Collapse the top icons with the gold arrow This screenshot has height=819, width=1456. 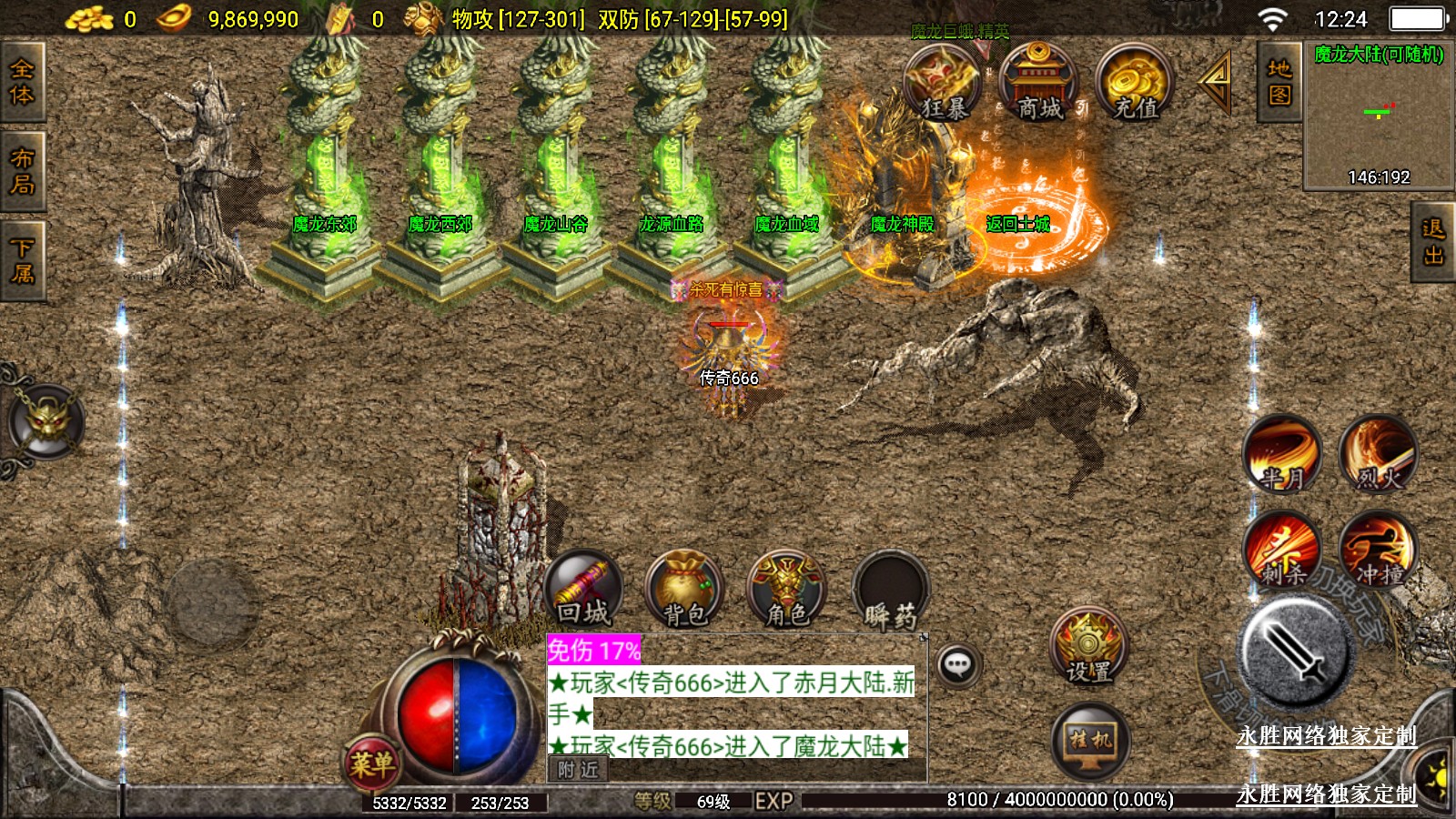point(1216,82)
